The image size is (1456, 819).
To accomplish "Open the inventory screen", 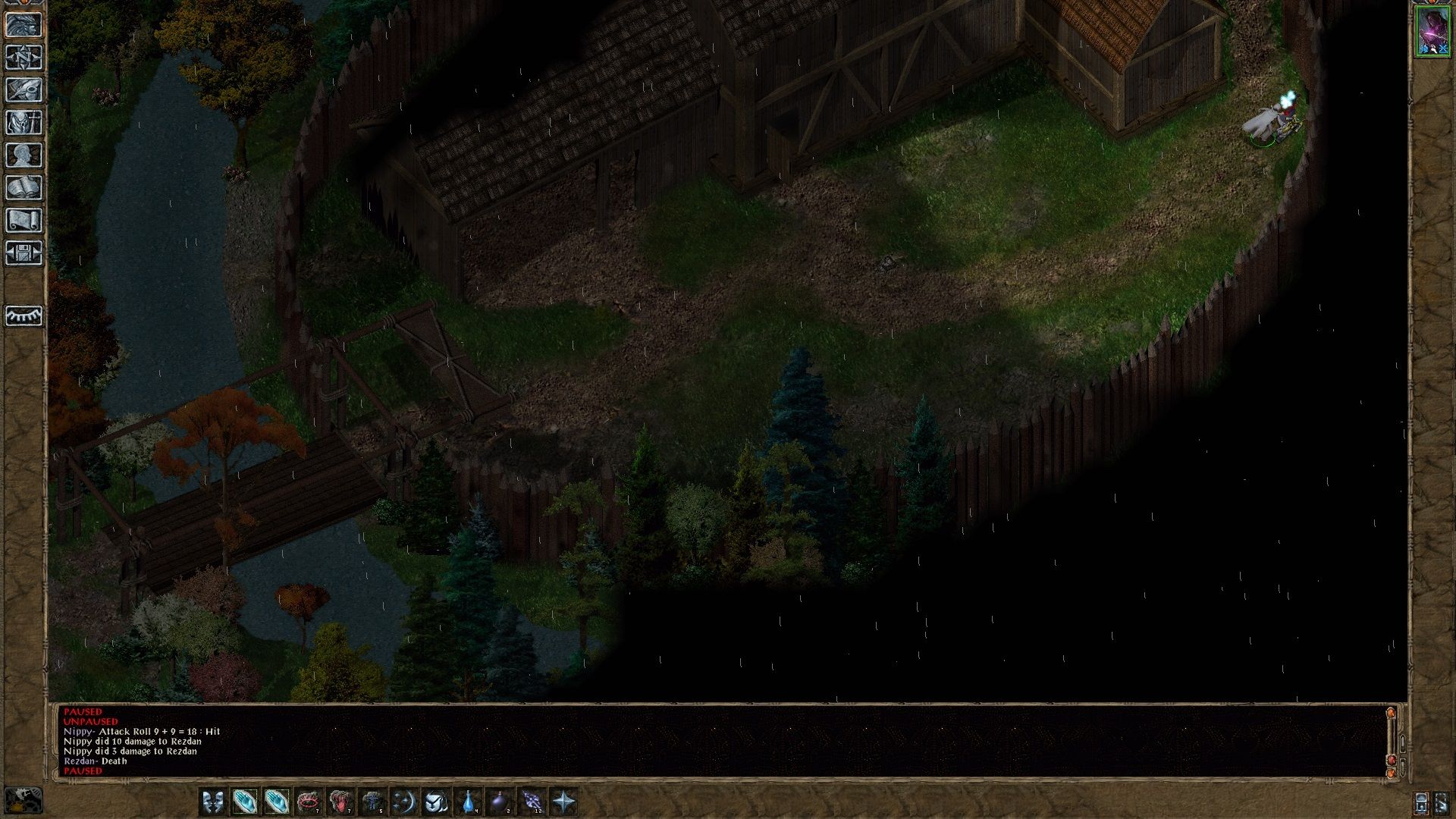I will pos(24,123).
